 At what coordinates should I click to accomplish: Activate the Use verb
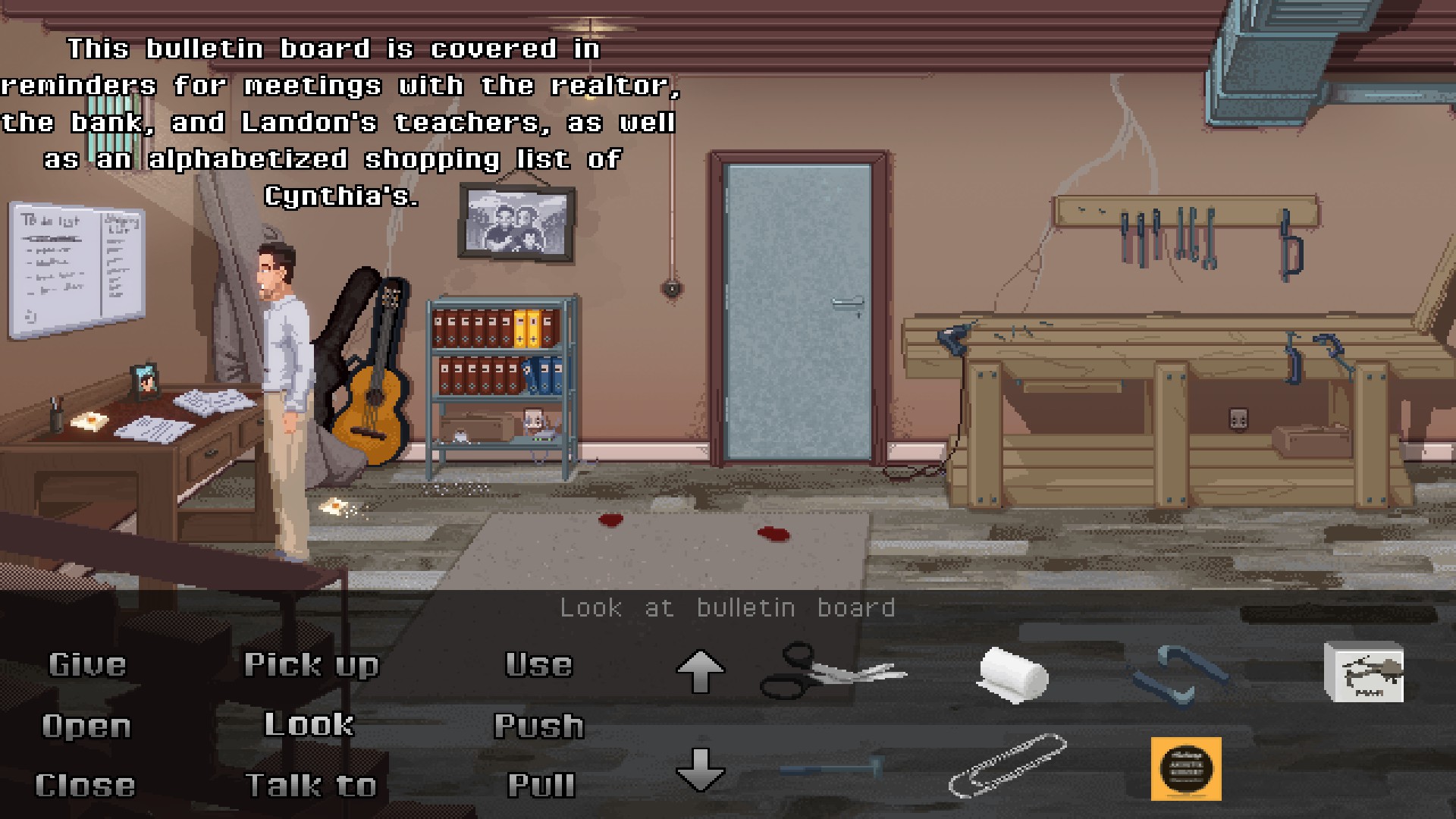tap(539, 665)
